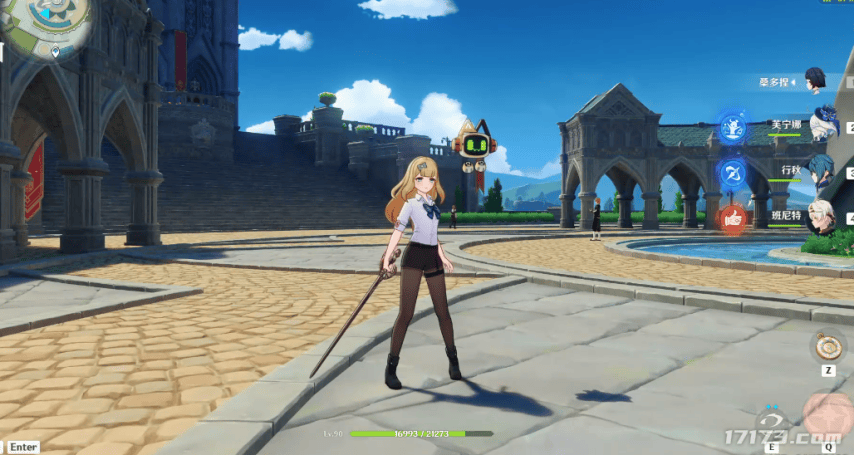Click the blue crossed-swords buff icon

733,173
